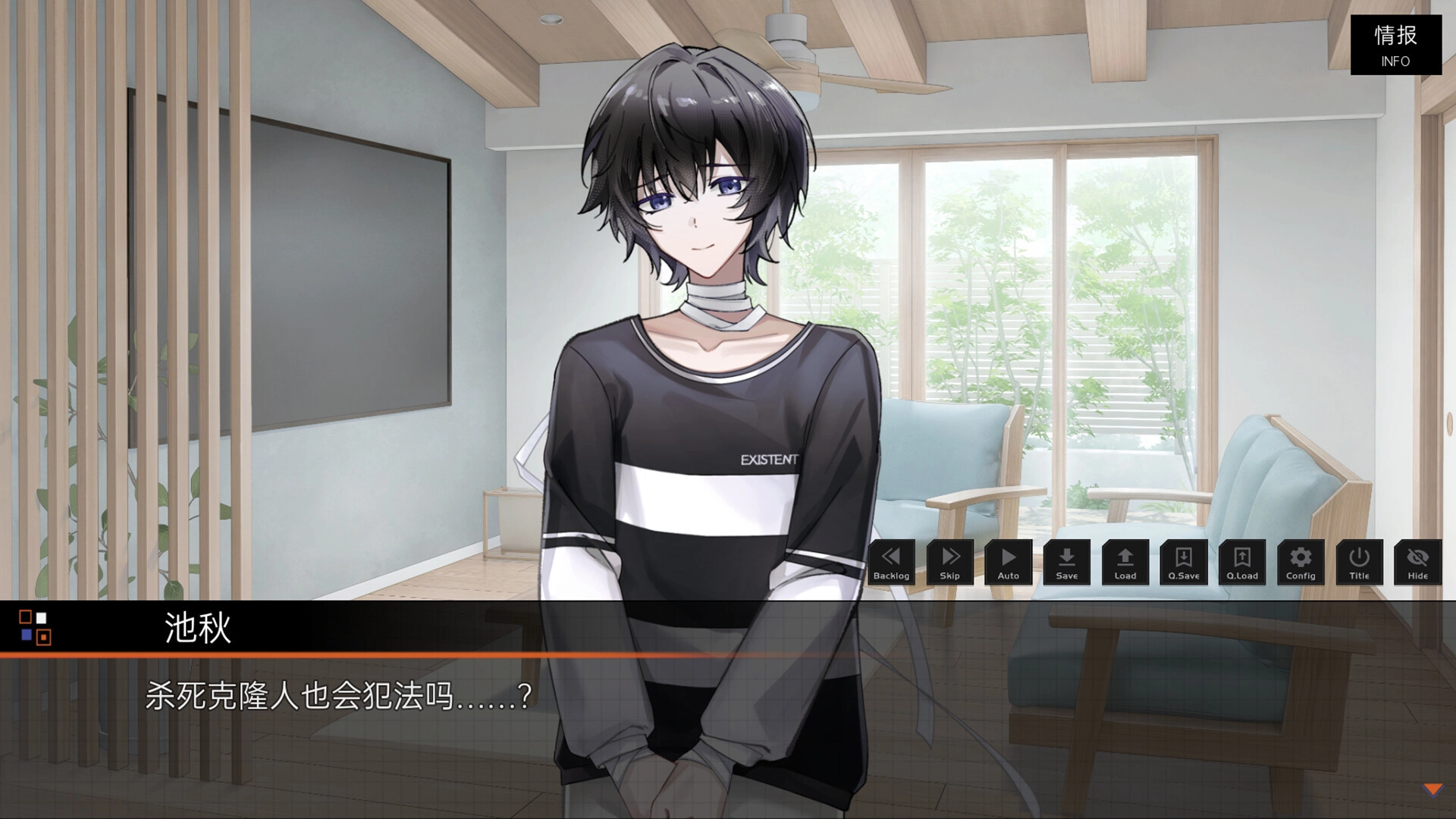Hide the dialogue window
This screenshot has height=819, width=1456.
pyautogui.click(x=1417, y=563)
